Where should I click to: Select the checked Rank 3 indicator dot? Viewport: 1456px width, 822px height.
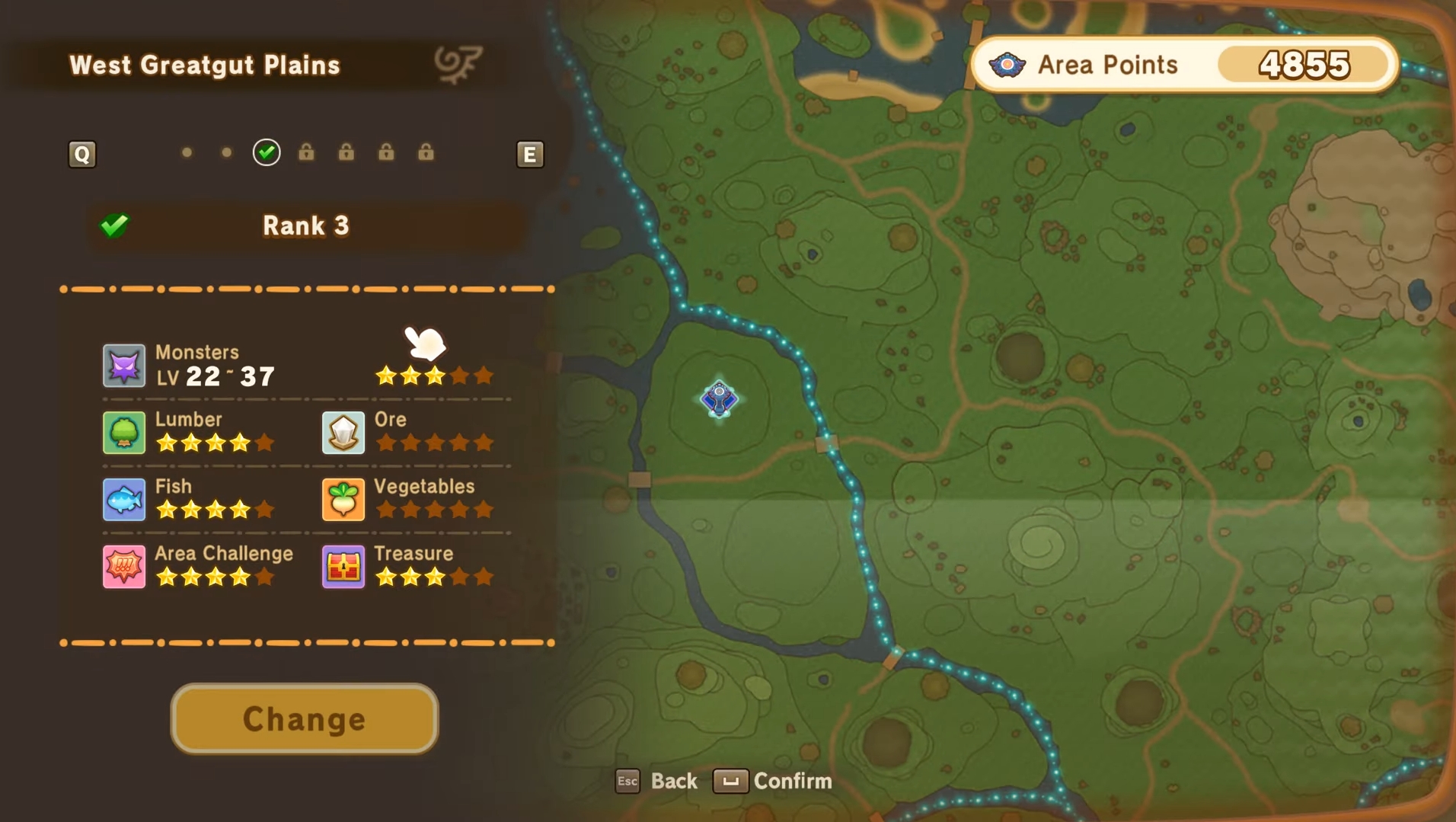(267, 152)
